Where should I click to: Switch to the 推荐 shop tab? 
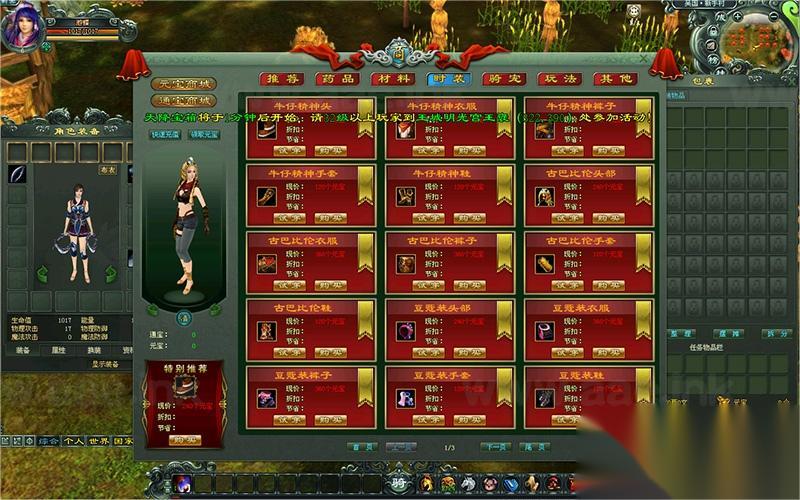tap(281, 79)
